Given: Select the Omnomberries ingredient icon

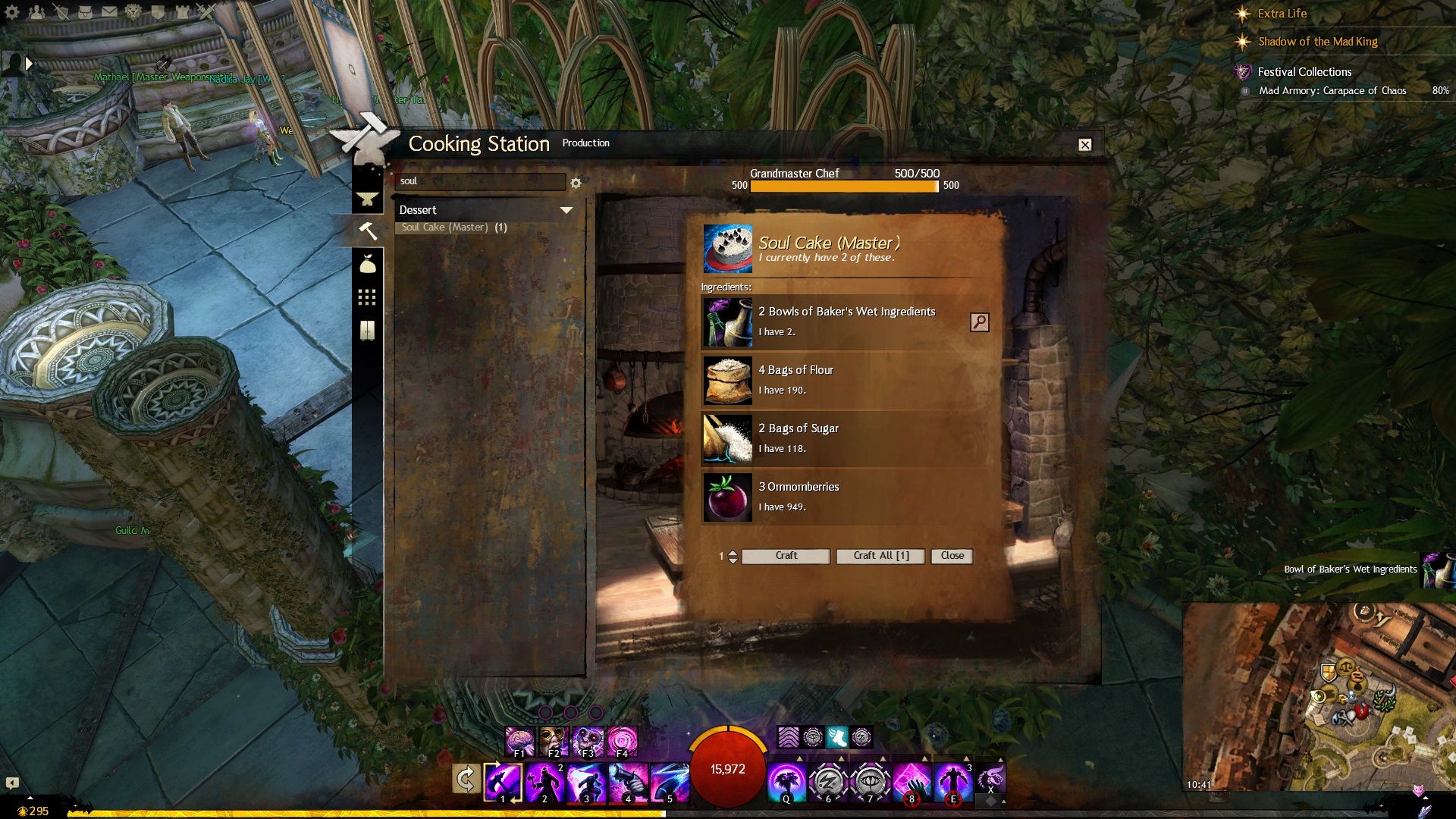Looking at the screenshot, I should coord(727,497).
